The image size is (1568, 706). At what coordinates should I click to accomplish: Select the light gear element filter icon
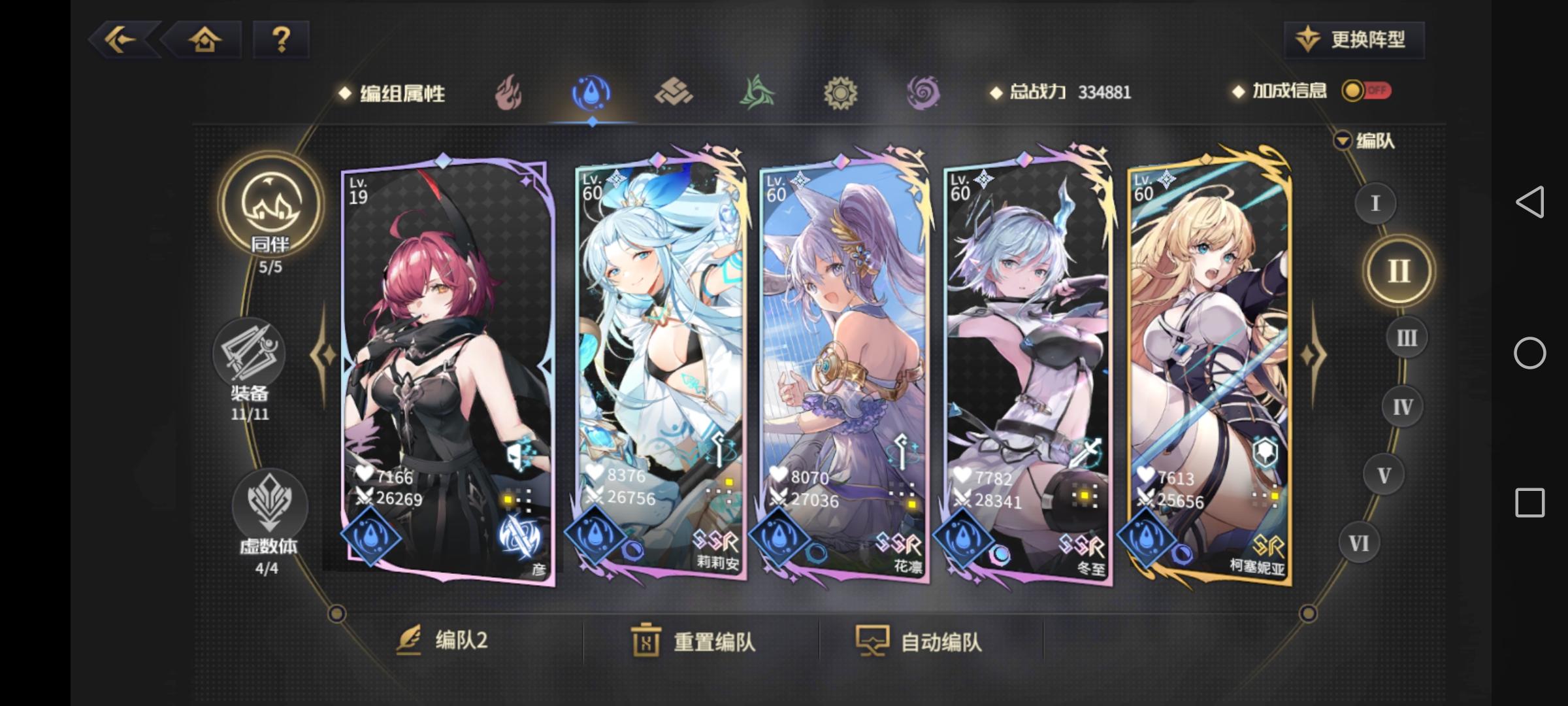(x=841, y=93)
